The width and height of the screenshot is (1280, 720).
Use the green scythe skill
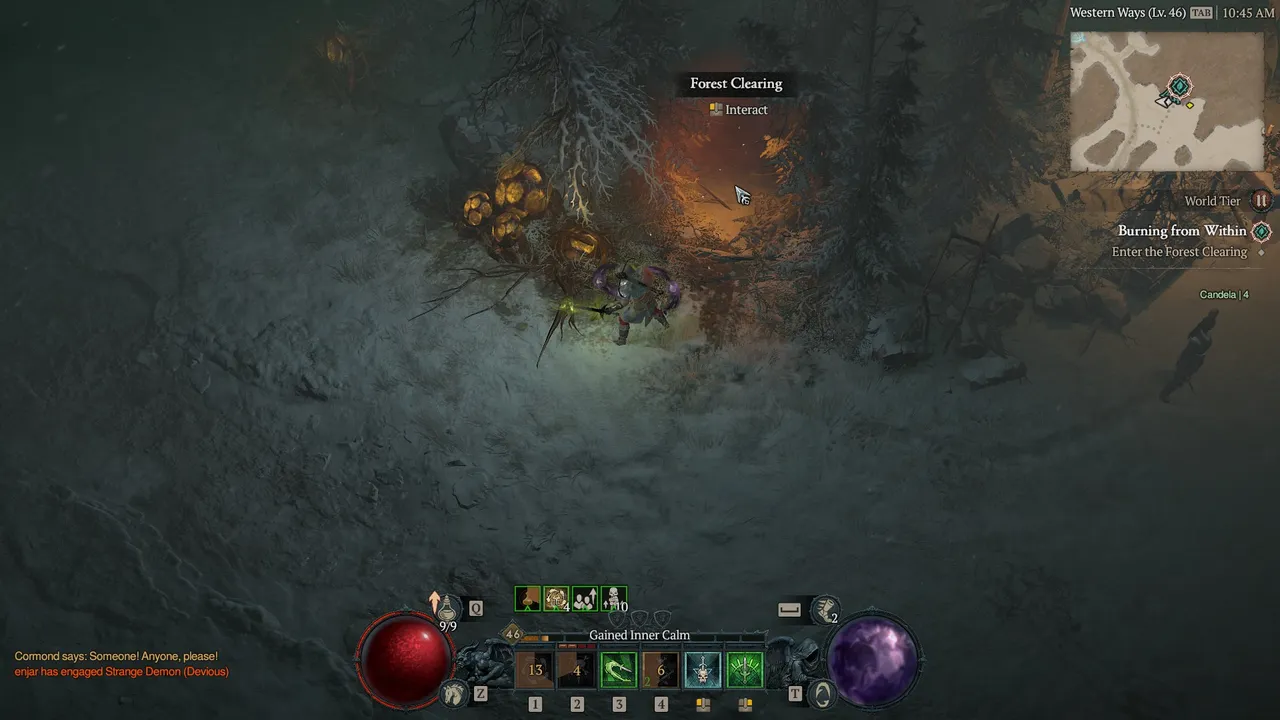point(619,670)
